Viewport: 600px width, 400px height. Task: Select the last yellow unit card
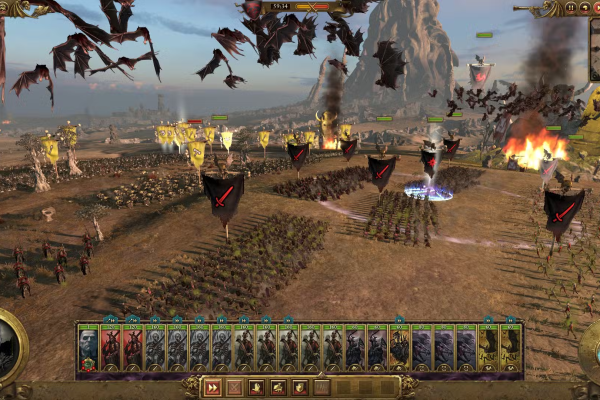tap(510, 348)
